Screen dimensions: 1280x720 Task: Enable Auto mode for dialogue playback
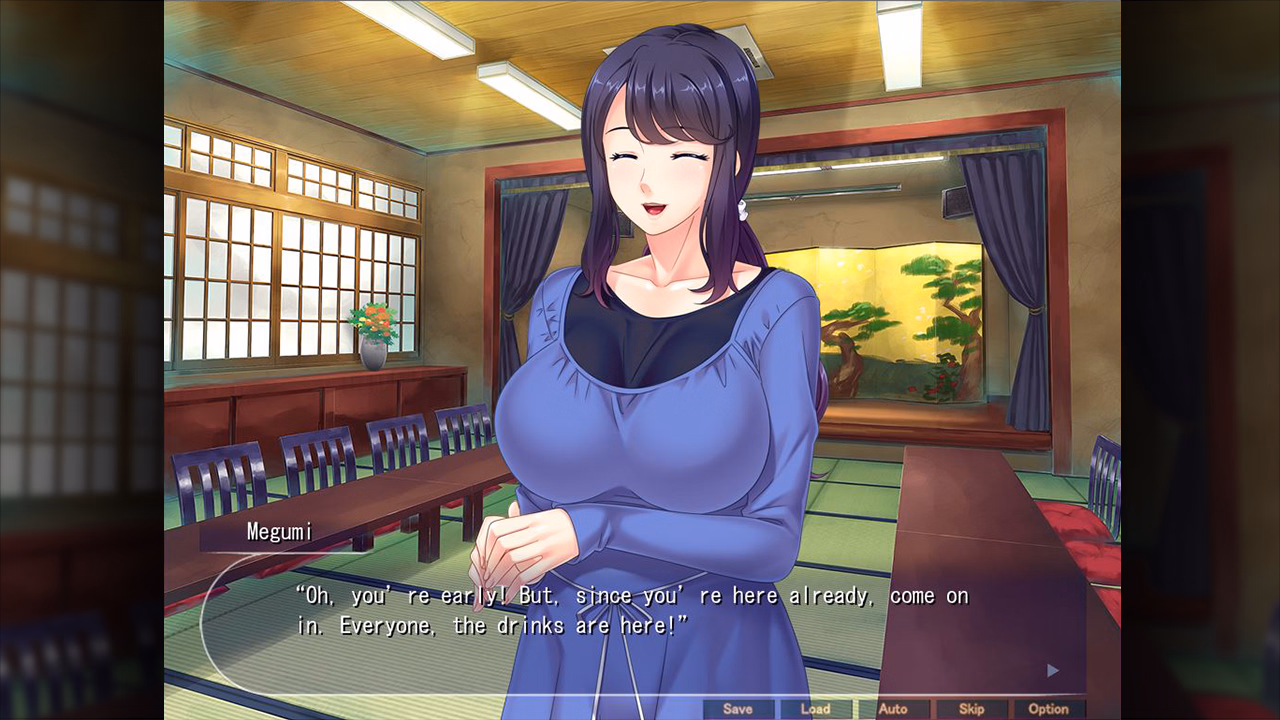click(894, 708)
